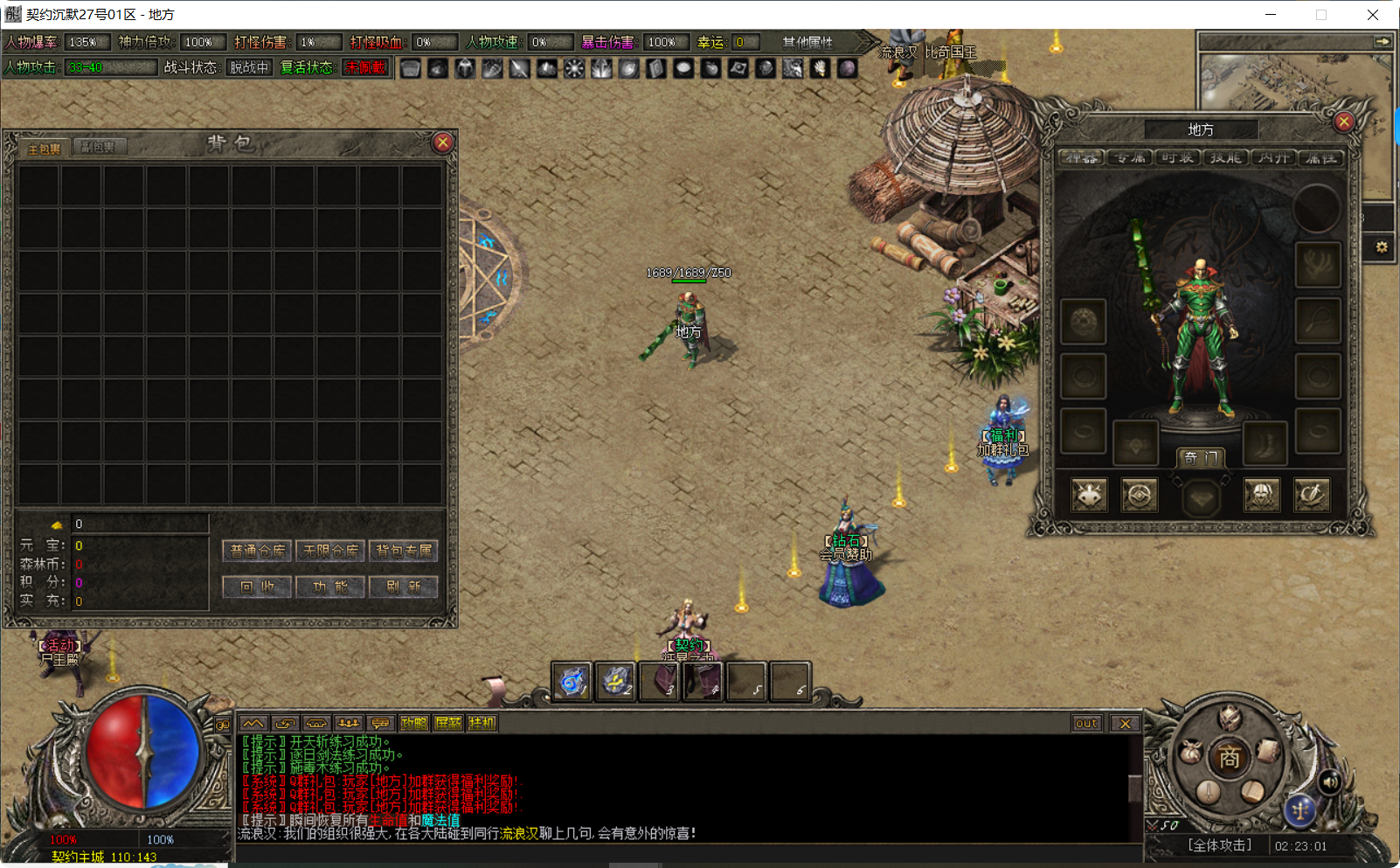This screenshot has height=868, width=1400.
Task: Switch to the 时装 fashion tab
Action: click(1177, 157)
